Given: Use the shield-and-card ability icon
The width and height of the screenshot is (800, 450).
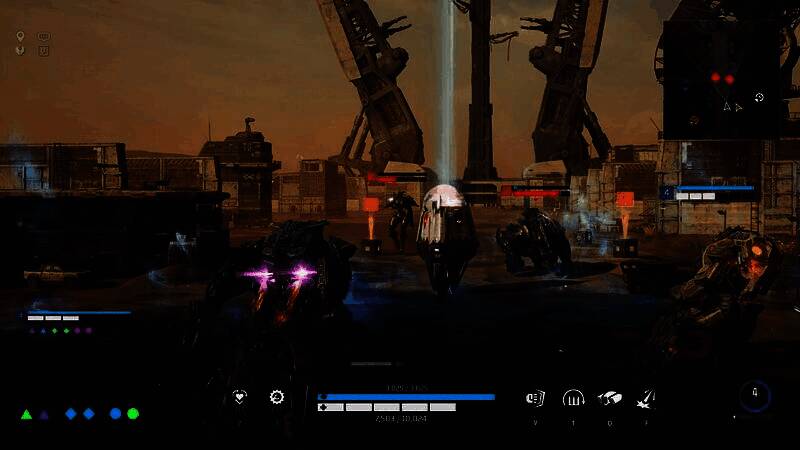Looking at the screenshot, I should tap(535, 398).
